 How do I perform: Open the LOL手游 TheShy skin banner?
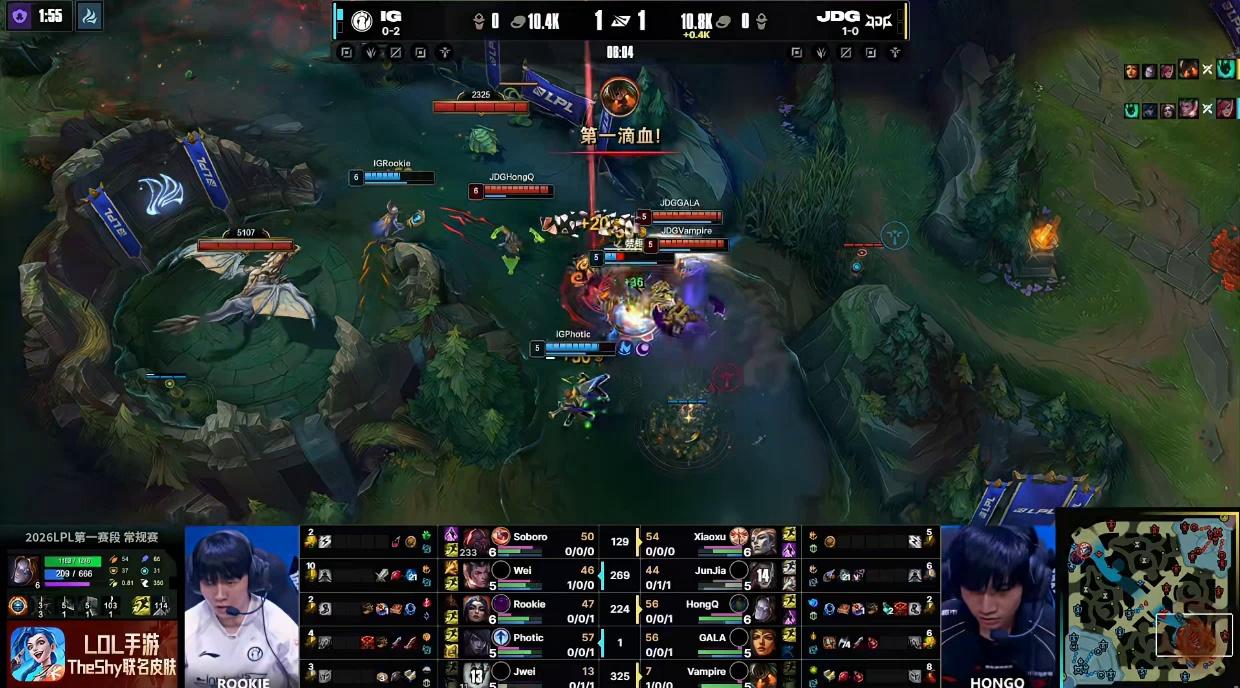point(90,654)
